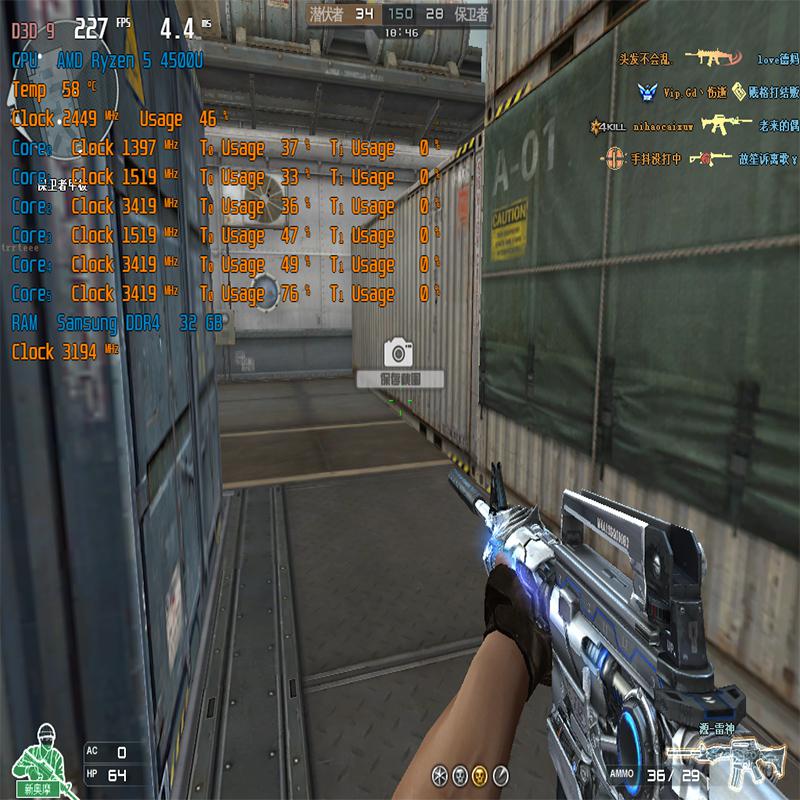This screenshot has height=800, width=800.
Task: Click the gold skull badge icon
Action: coord(479,775)
